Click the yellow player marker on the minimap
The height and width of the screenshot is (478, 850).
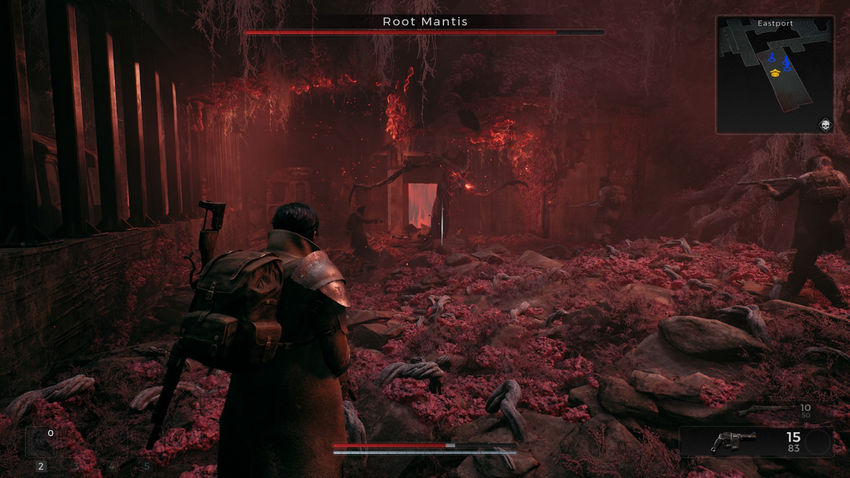pyautogui.click(x=773, y=72)
